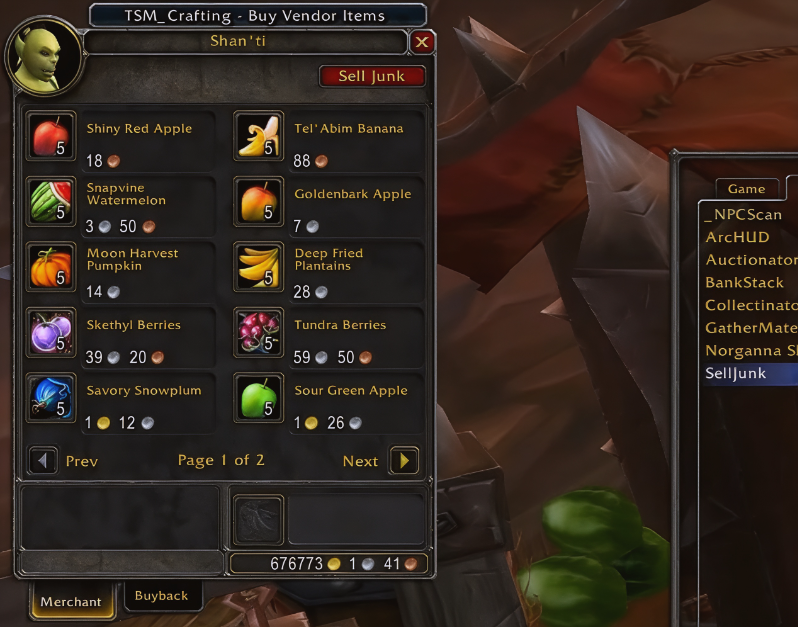The image size is (798, 627).
Task: Select ArcHUD in the addon list
Action: pyautogui.click(x=737, y=237)
